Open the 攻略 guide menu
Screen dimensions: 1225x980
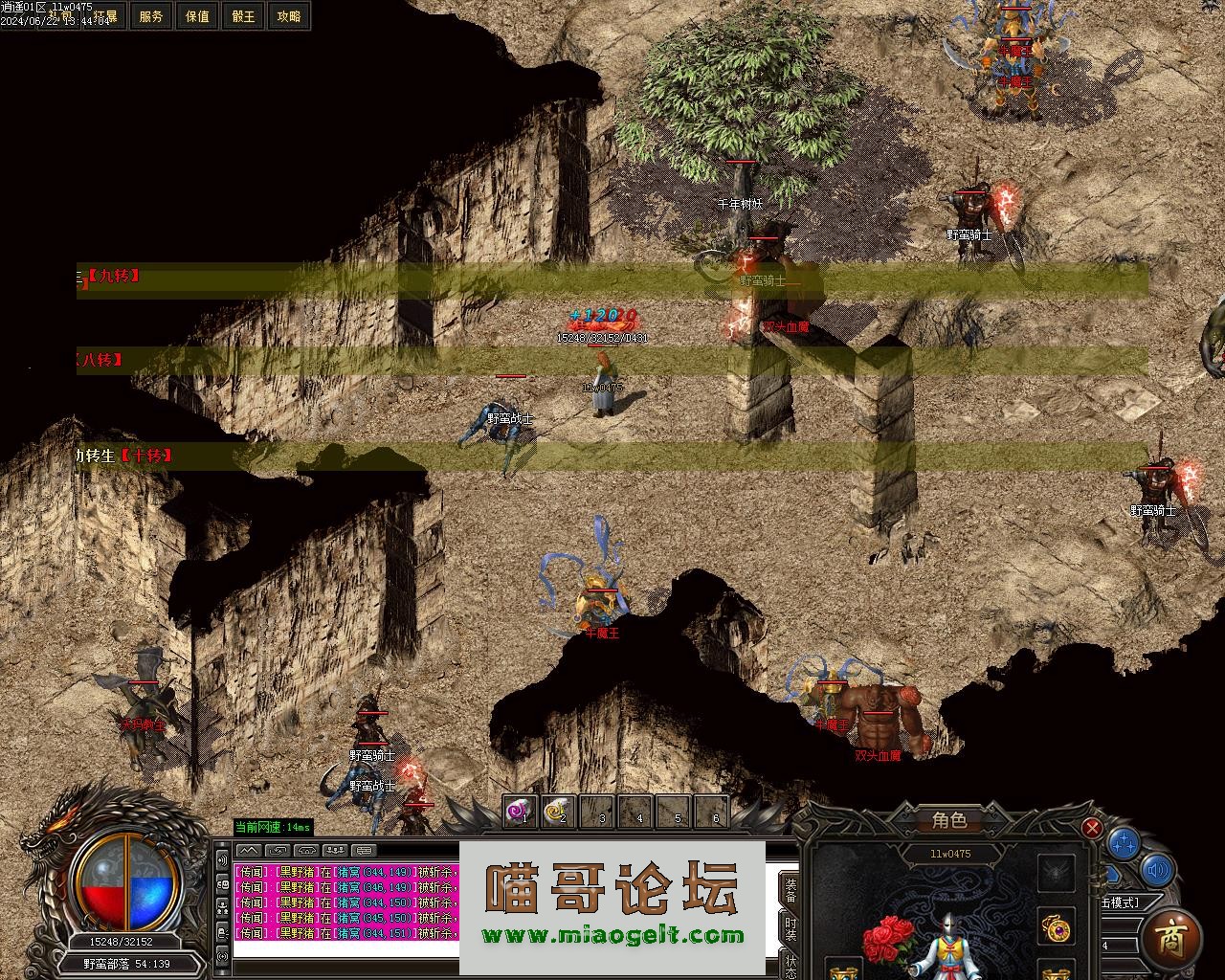(x=288, y=16)
